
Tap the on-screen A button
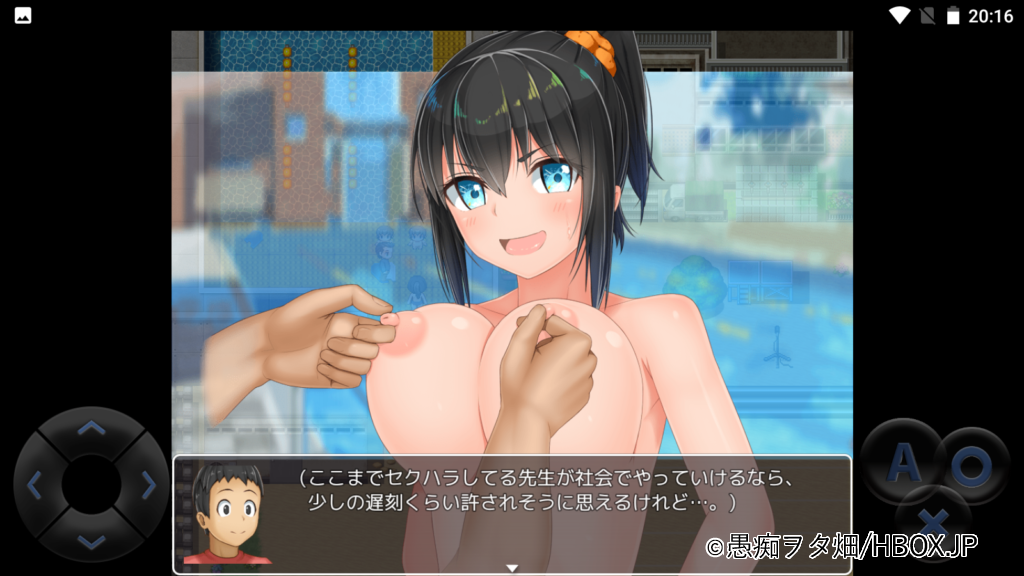[903, 462]
